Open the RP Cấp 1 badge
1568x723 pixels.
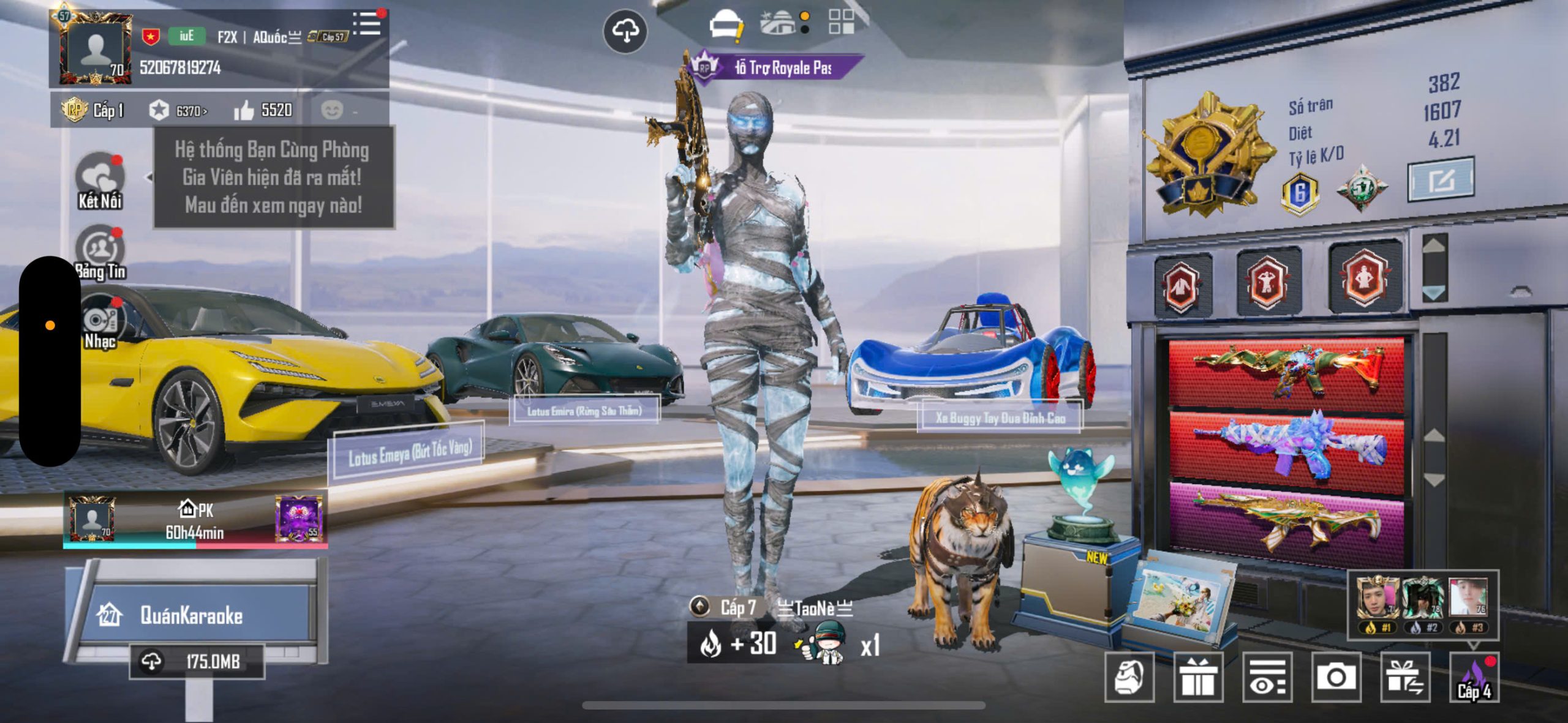click(x=93, y=110)
